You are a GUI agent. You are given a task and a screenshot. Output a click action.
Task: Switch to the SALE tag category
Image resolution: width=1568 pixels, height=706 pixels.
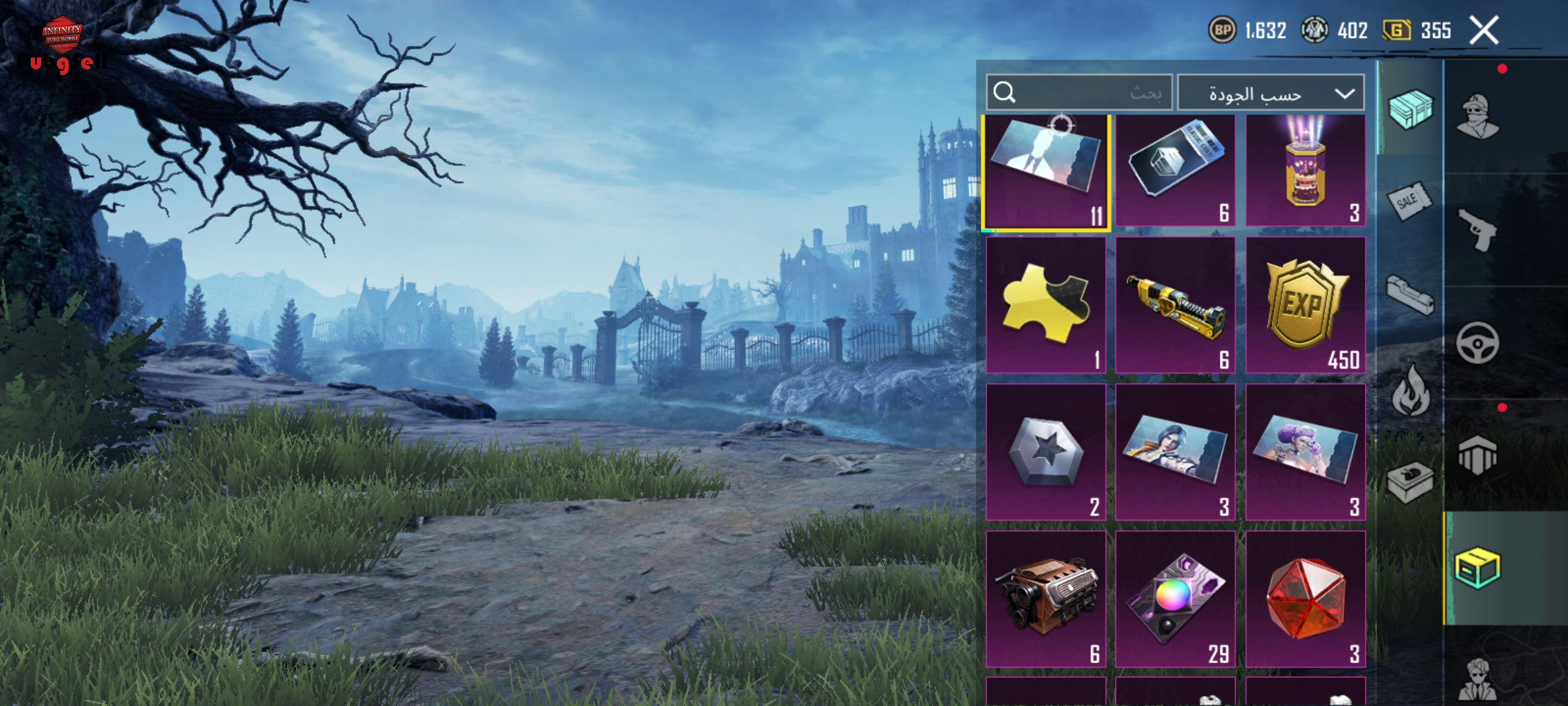(x=1410, y=201)
